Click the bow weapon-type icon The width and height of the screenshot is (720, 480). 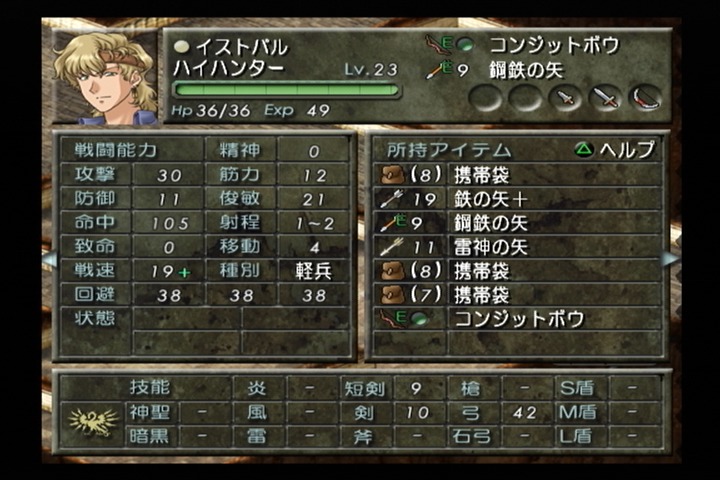[645, 97]
